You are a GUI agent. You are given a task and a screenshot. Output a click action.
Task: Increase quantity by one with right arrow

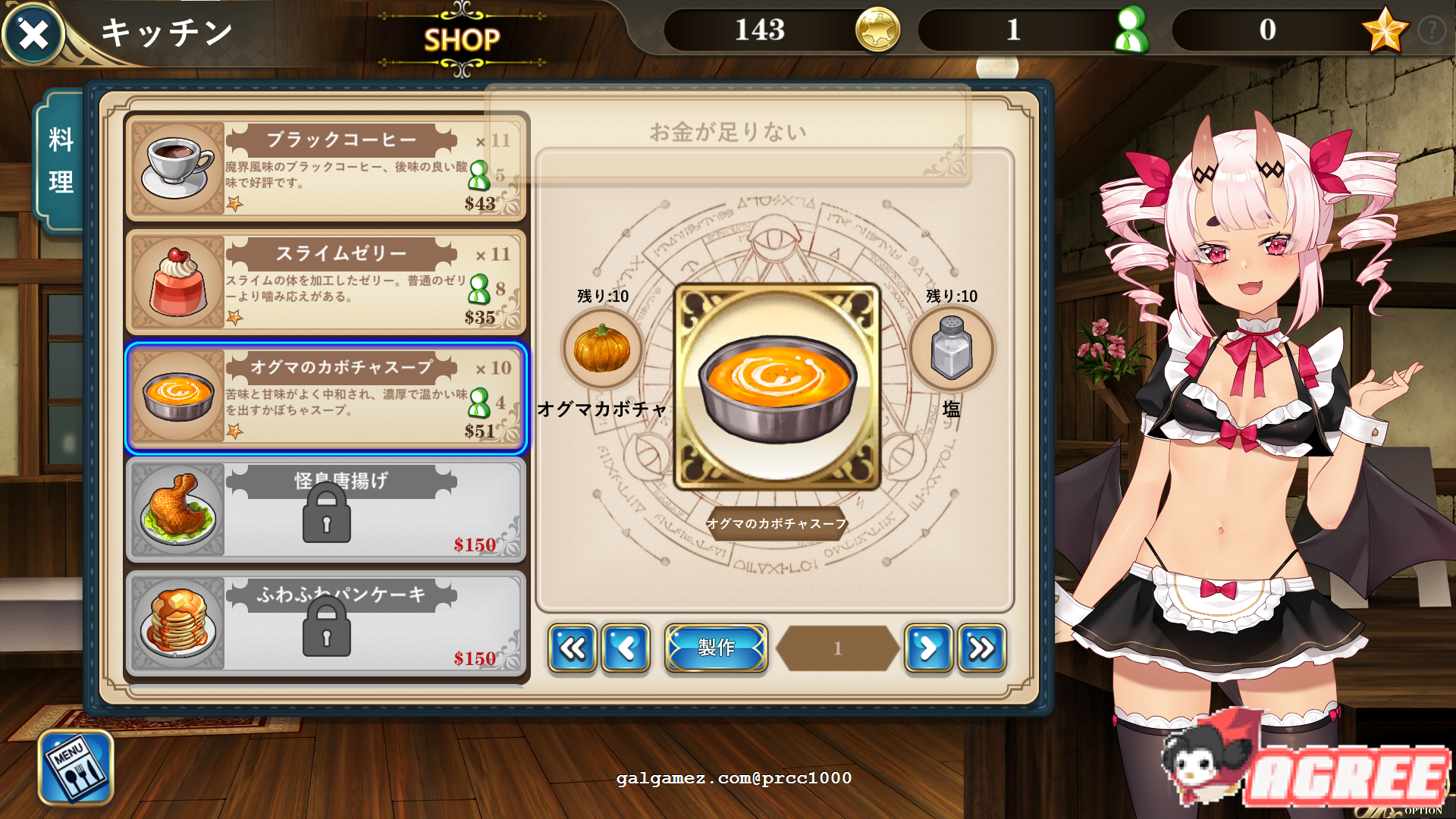click(928, 648)
